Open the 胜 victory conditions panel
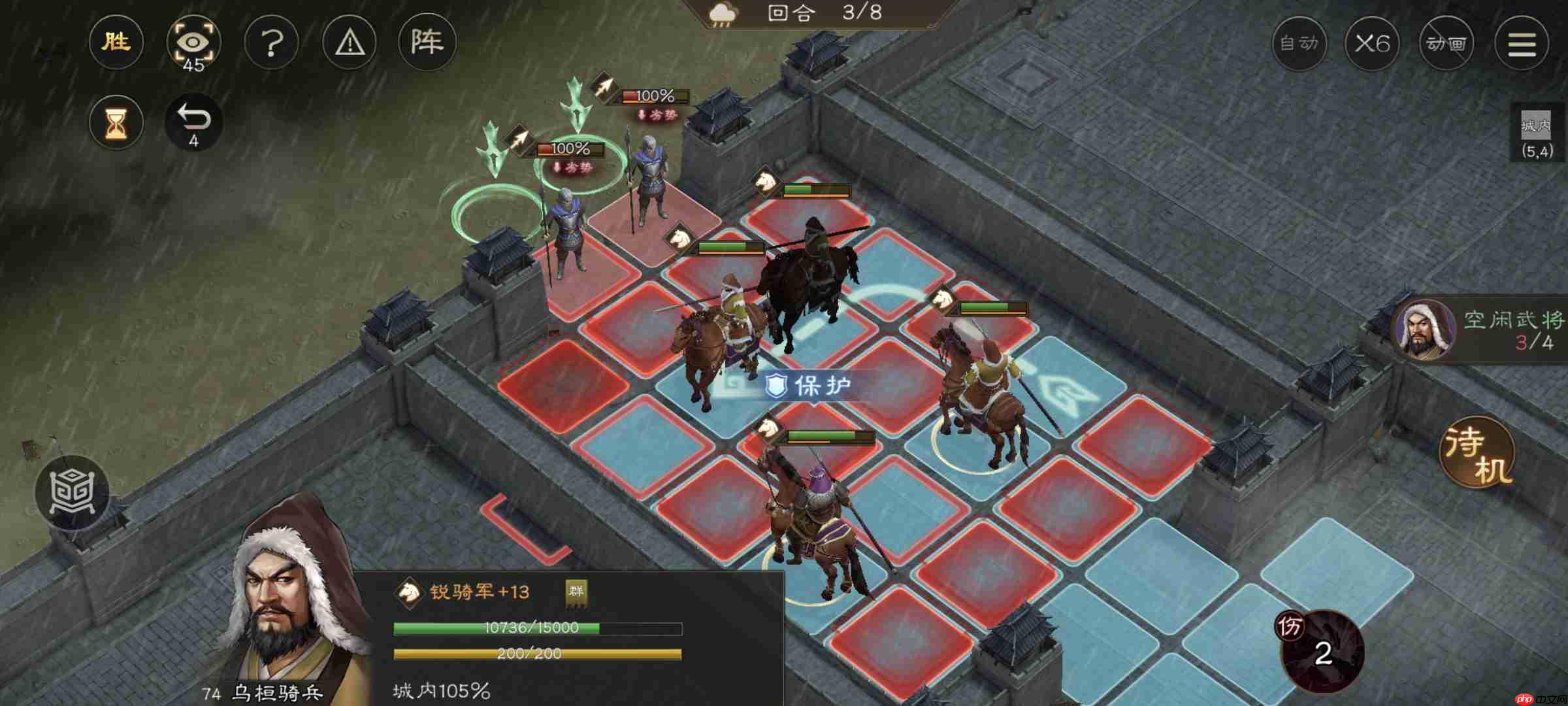1568x706 pixels. 116,42
